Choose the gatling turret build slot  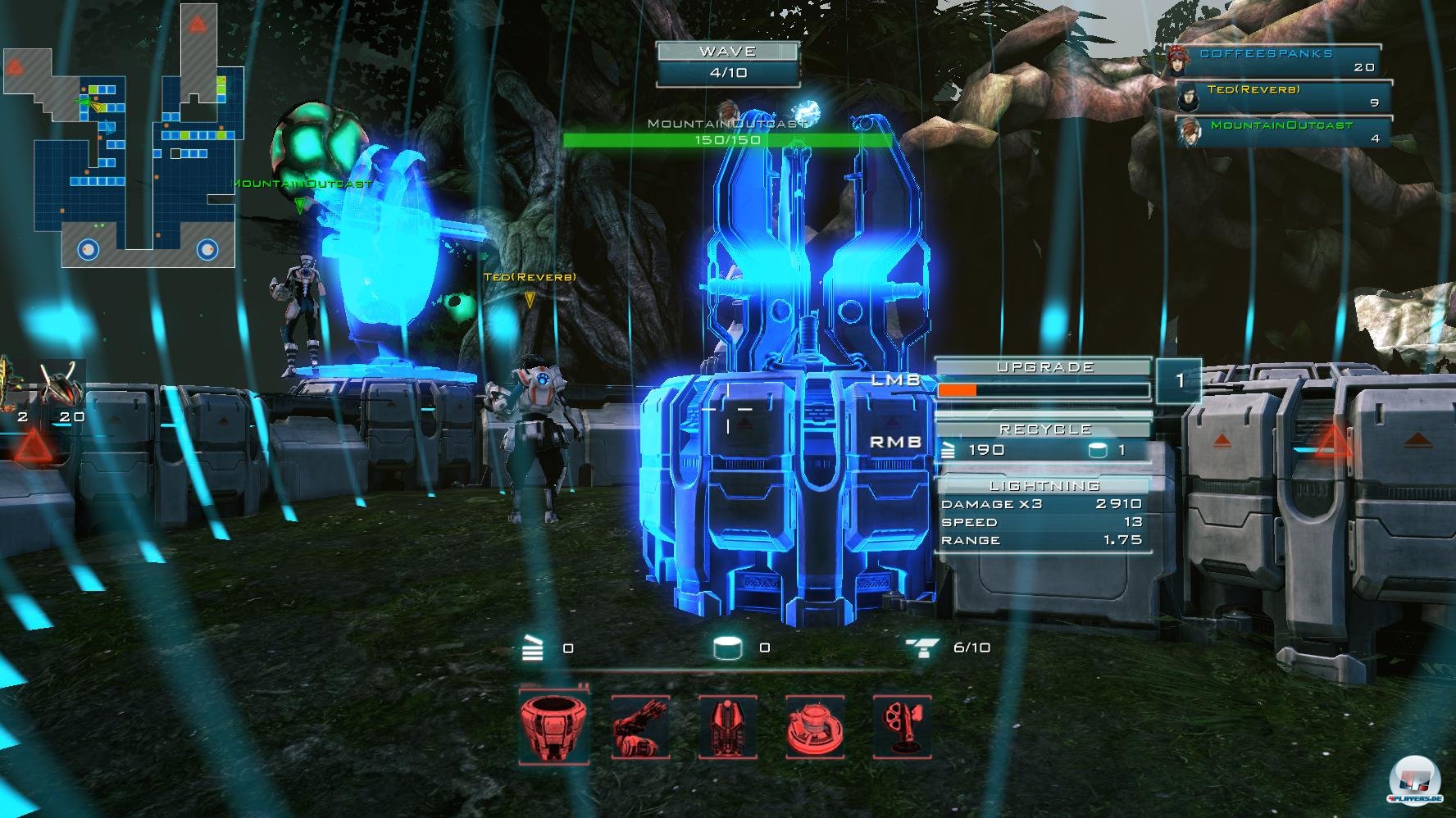pos(641,726)
